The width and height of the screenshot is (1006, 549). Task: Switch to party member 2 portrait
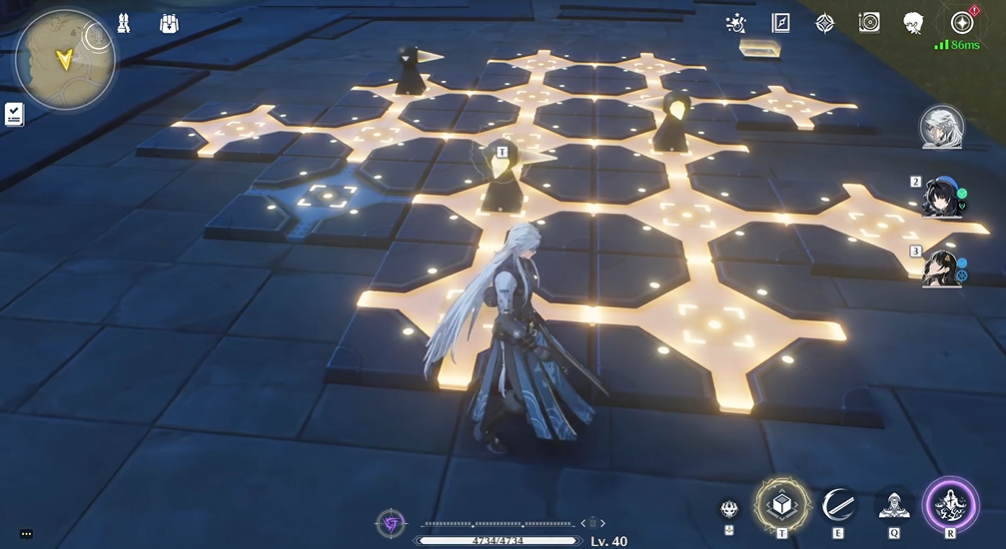click(942, 197)
